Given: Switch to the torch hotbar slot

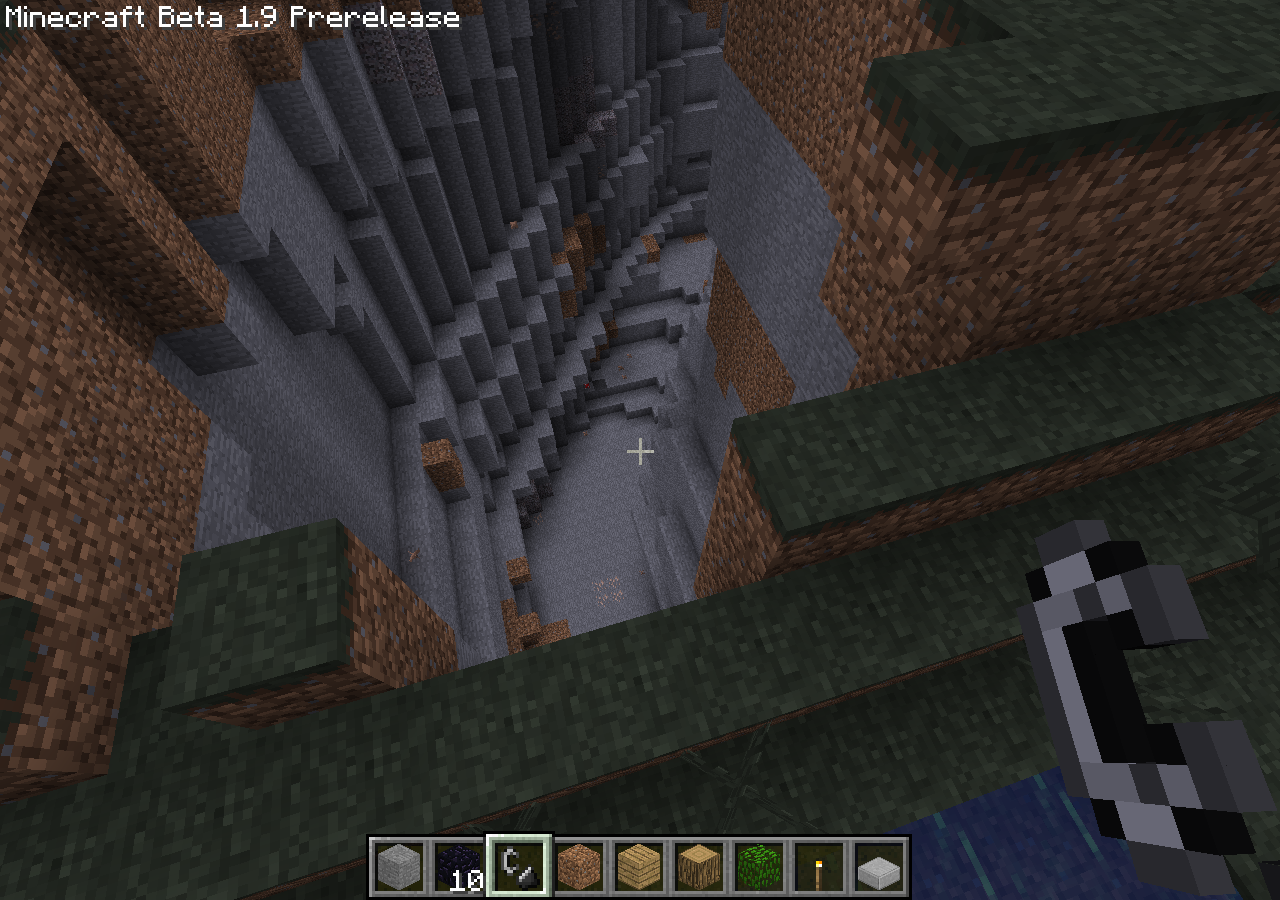Looking at the screenshot, I should click(x=819, y=866).
